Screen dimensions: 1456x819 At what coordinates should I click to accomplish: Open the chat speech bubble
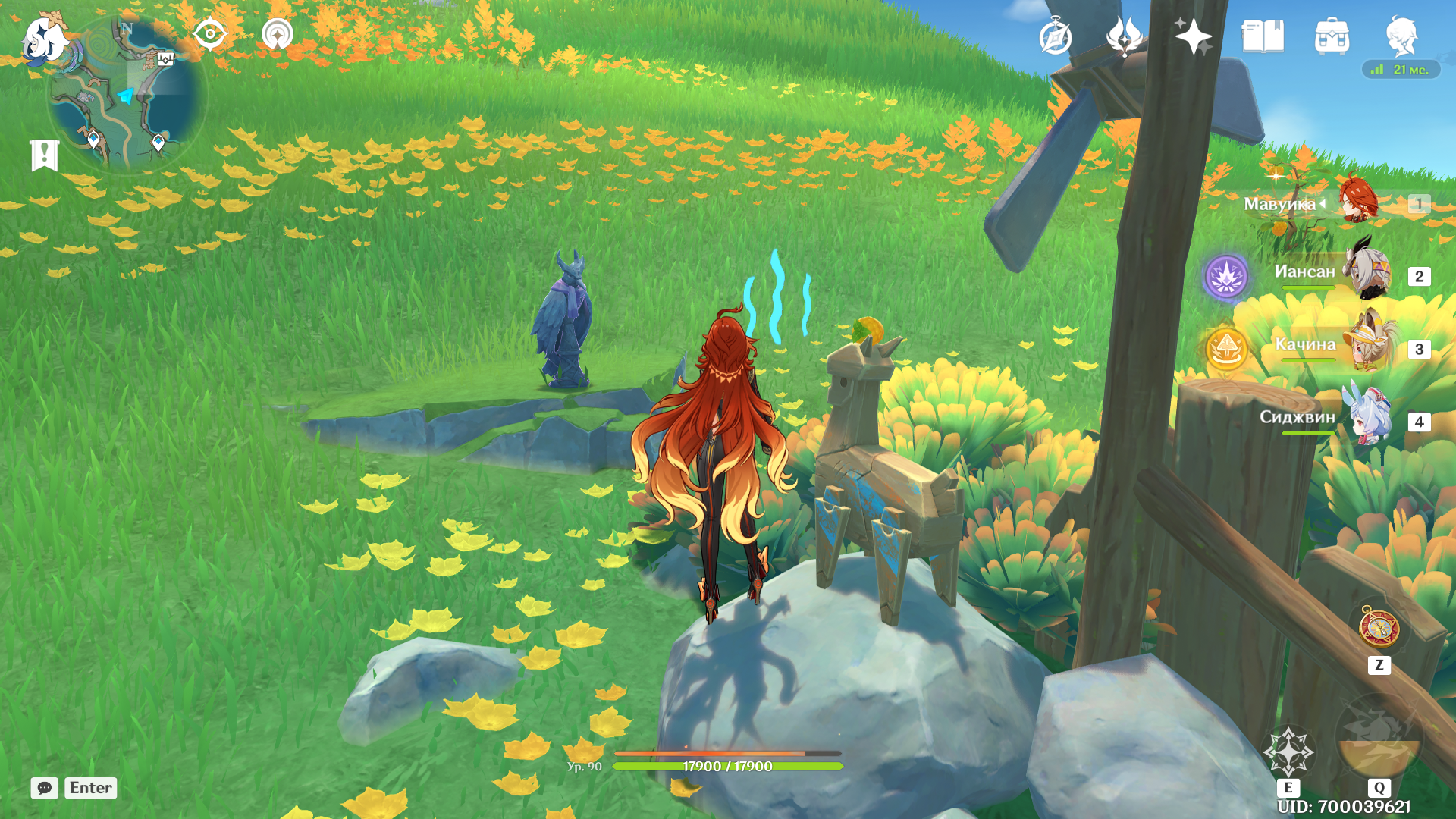pyautogui.click(x=45, y=788)
